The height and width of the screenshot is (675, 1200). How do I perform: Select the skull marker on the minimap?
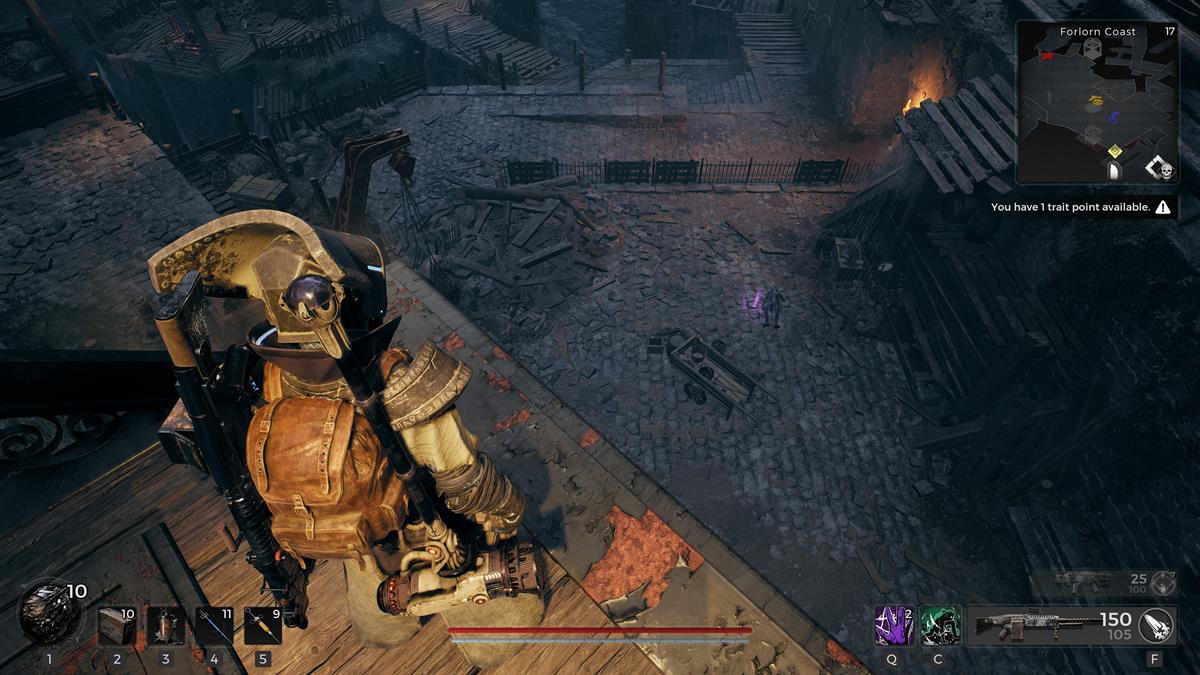click(x=1165, y=172)
